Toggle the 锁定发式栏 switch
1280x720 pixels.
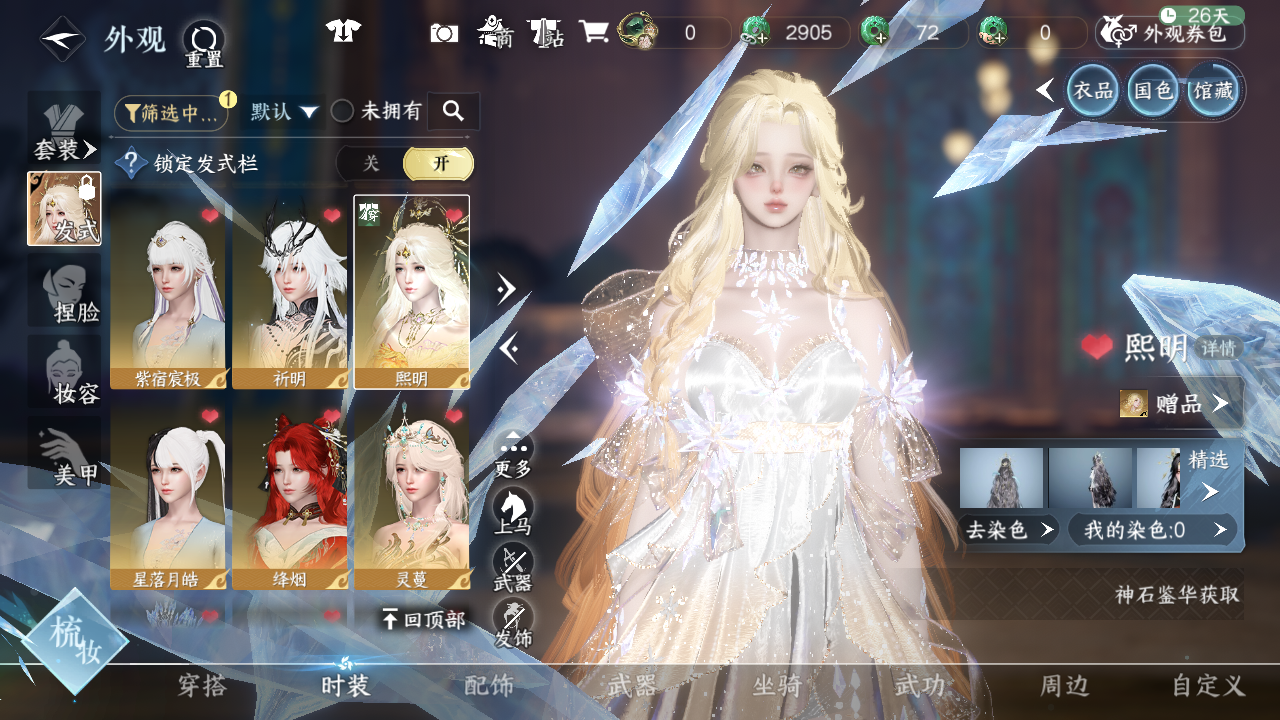pos(404,163)
